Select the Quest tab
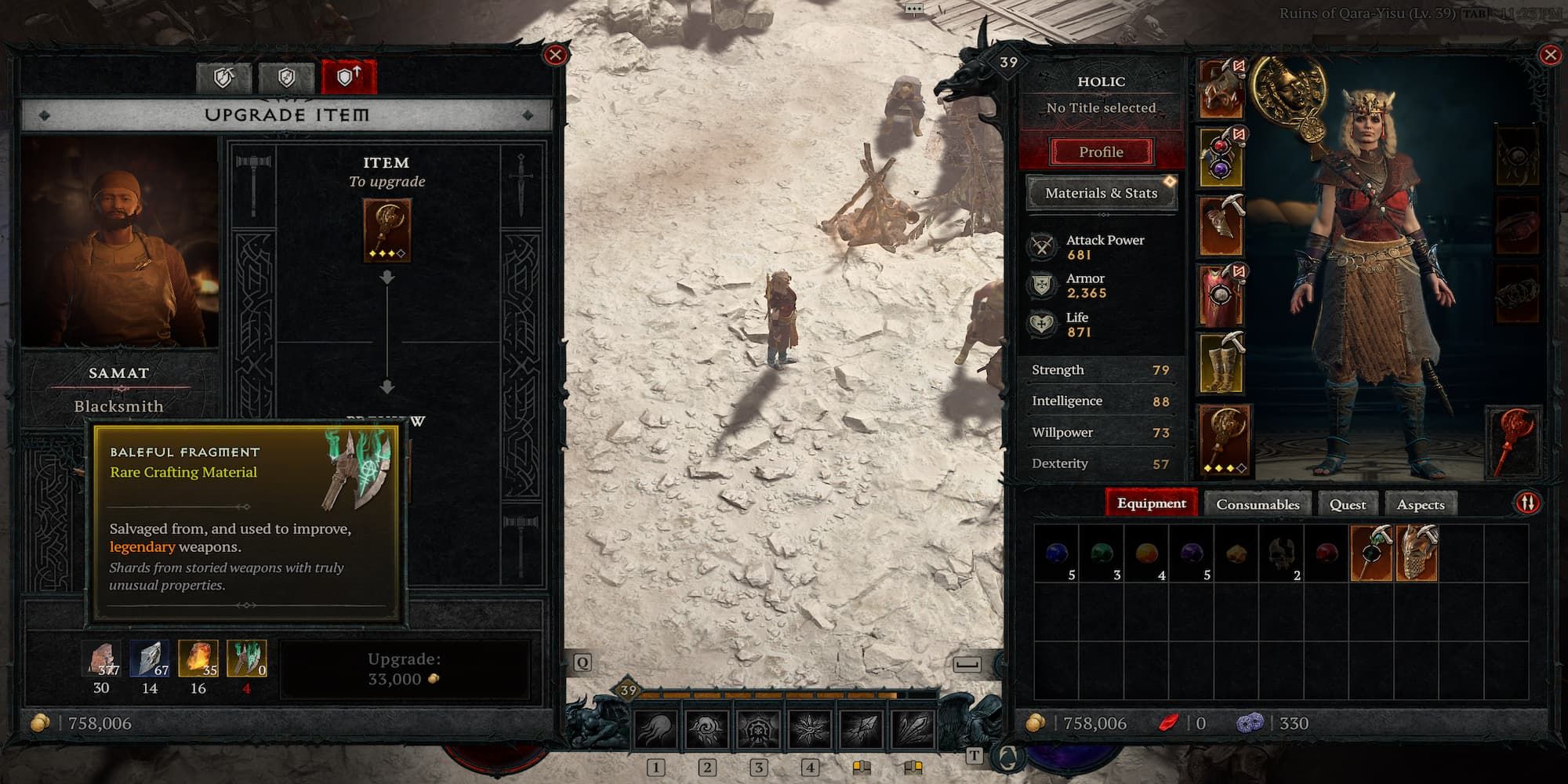 1347,504
